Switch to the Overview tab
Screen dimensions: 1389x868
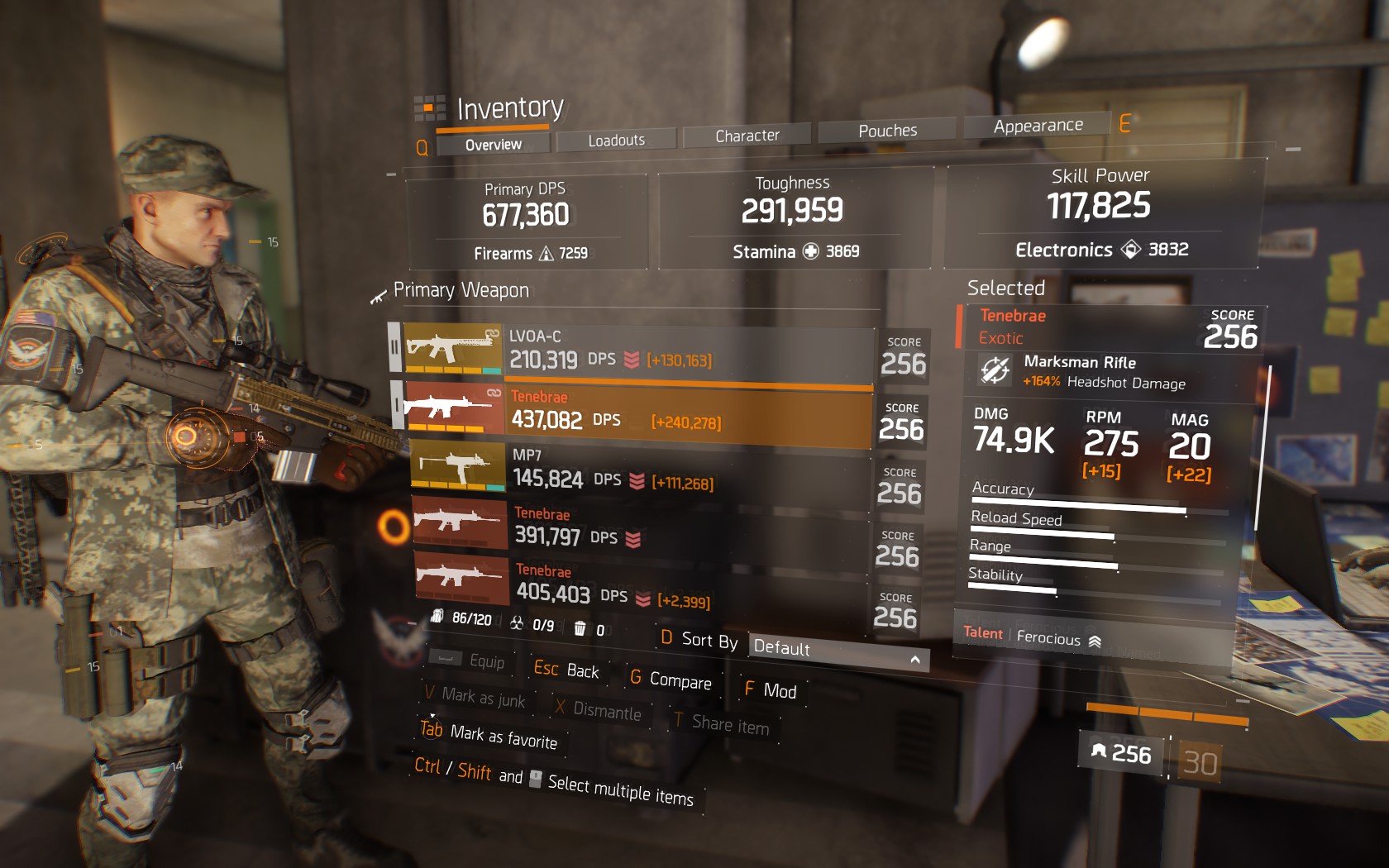(493, 145)
